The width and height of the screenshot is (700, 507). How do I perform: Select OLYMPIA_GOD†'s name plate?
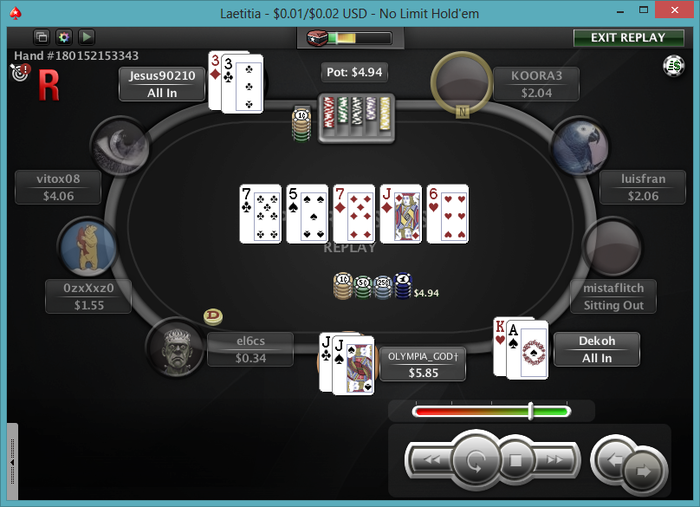pyautogui.click(x=423, y=364)
